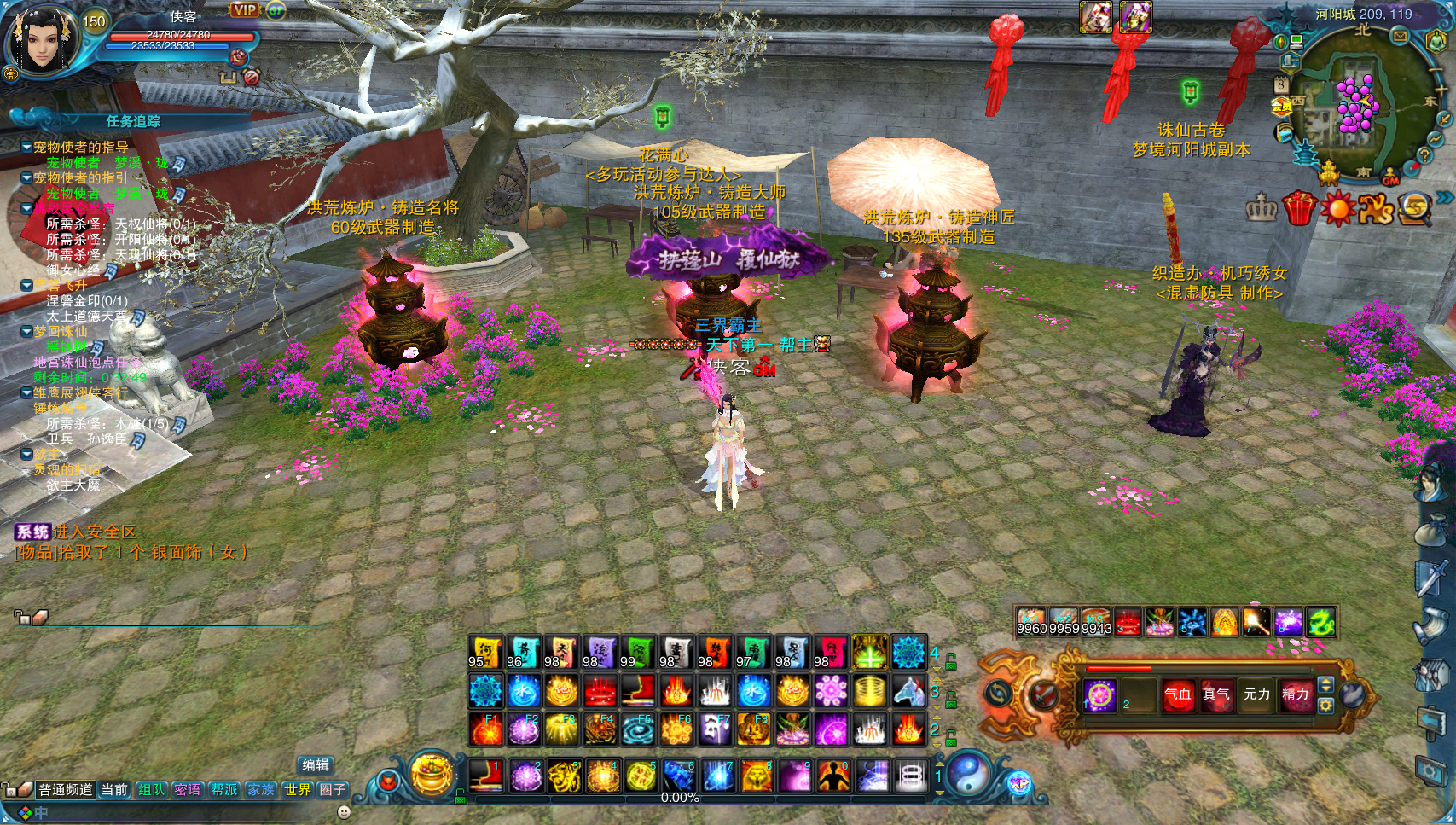Click the GM help icon
The image size is (1456, 825).
pyautogui.click(x=1391, y=177)
